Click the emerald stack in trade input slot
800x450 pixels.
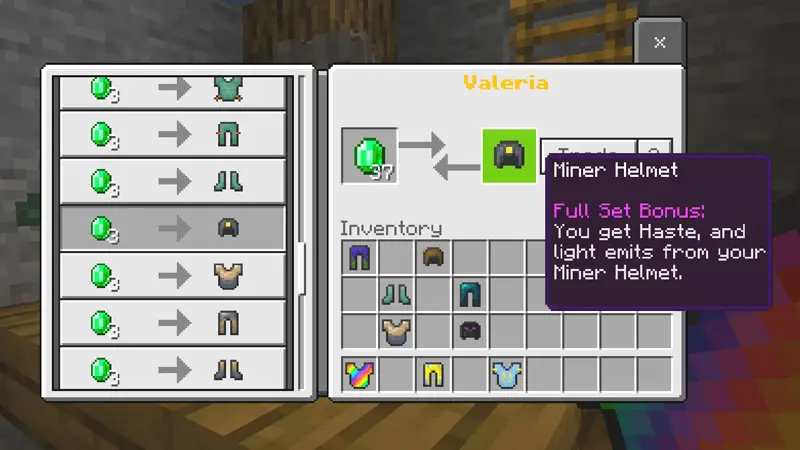point(369,157)
